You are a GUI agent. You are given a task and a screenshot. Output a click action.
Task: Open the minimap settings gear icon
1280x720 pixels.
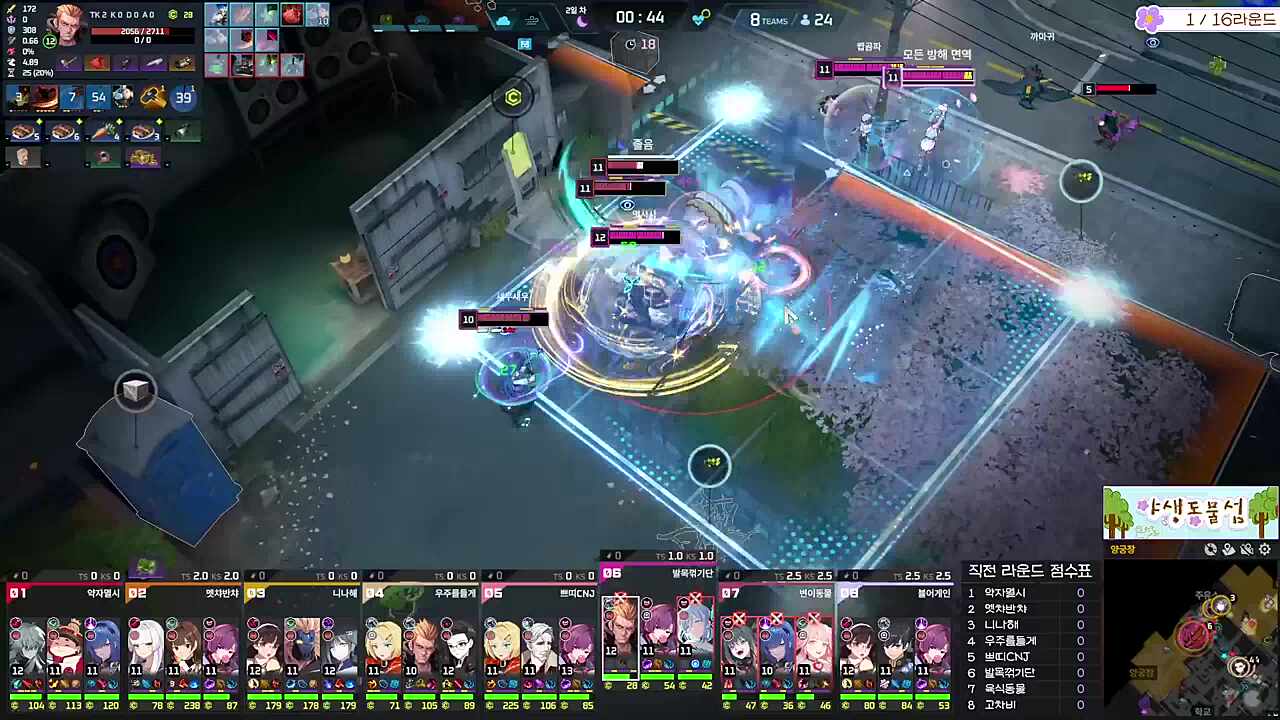pos(1264,549)
